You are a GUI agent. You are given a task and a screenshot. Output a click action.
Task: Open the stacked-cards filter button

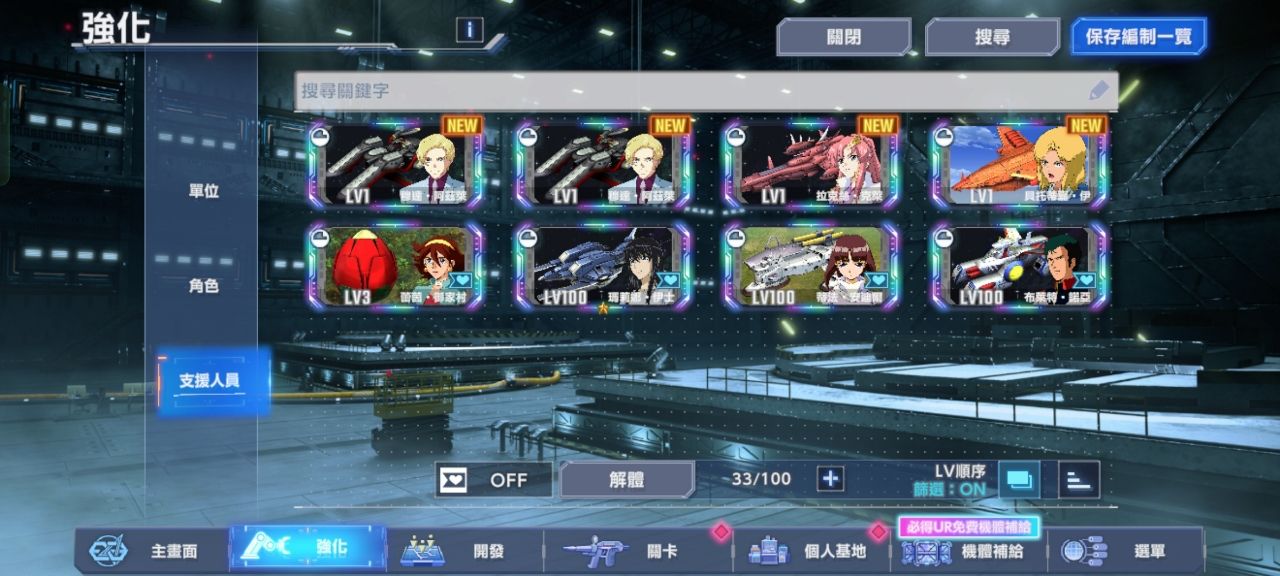(1018, 480)
